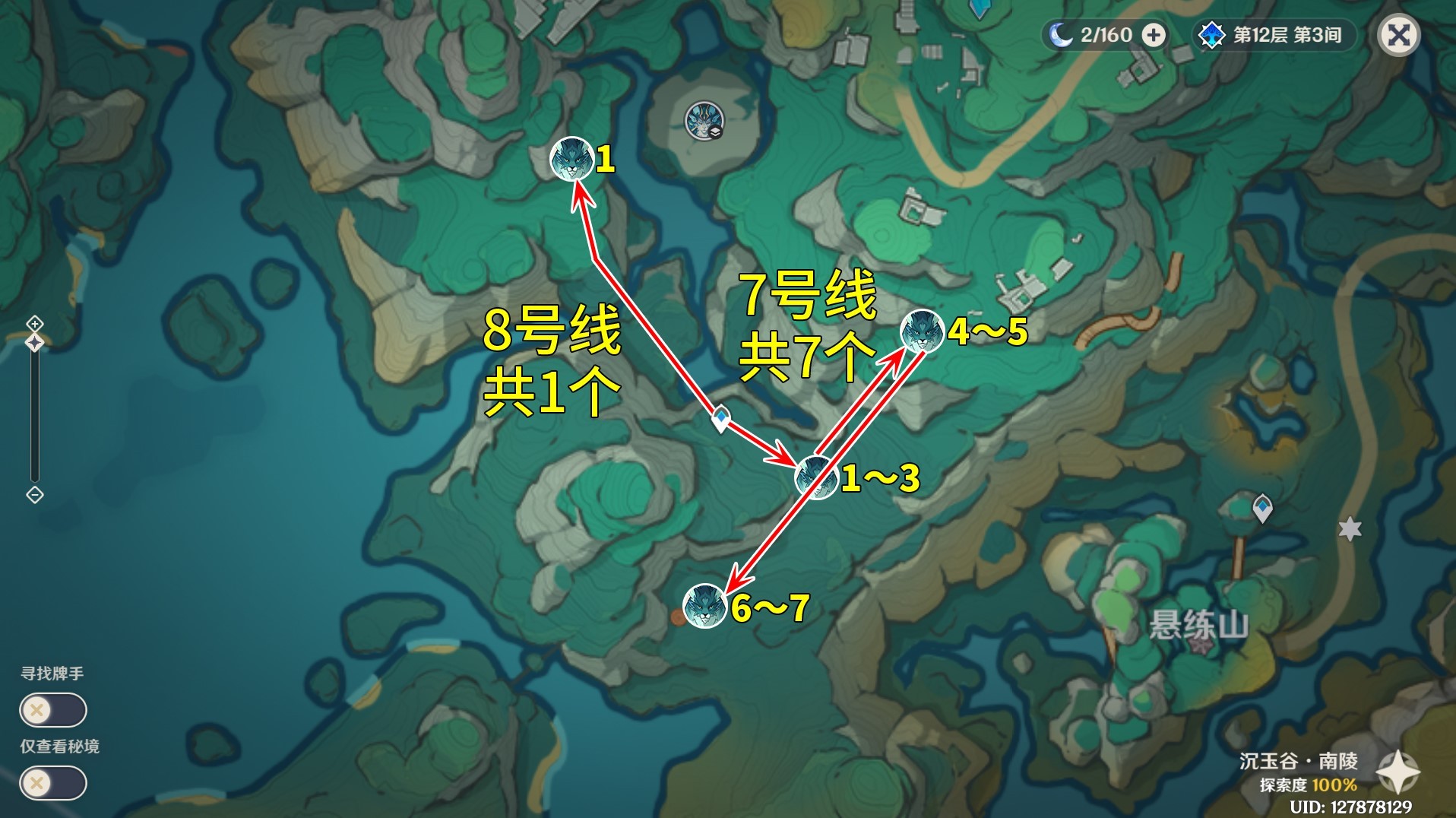
Task: Click the middle of the zoom slider track
Action: [33, 411]
